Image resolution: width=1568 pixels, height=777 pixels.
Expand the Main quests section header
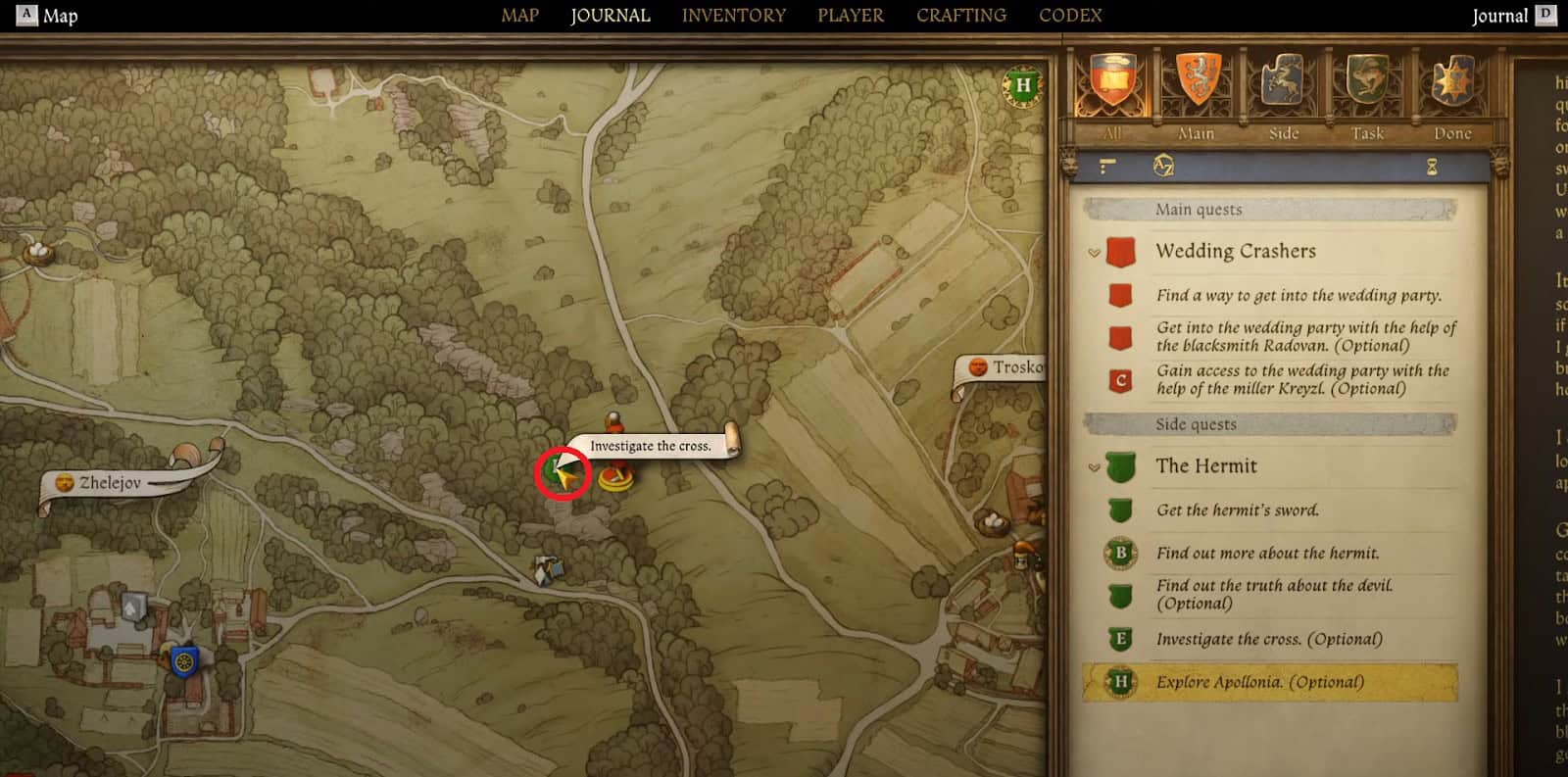pyautogui.click(x=1200, y=210)
